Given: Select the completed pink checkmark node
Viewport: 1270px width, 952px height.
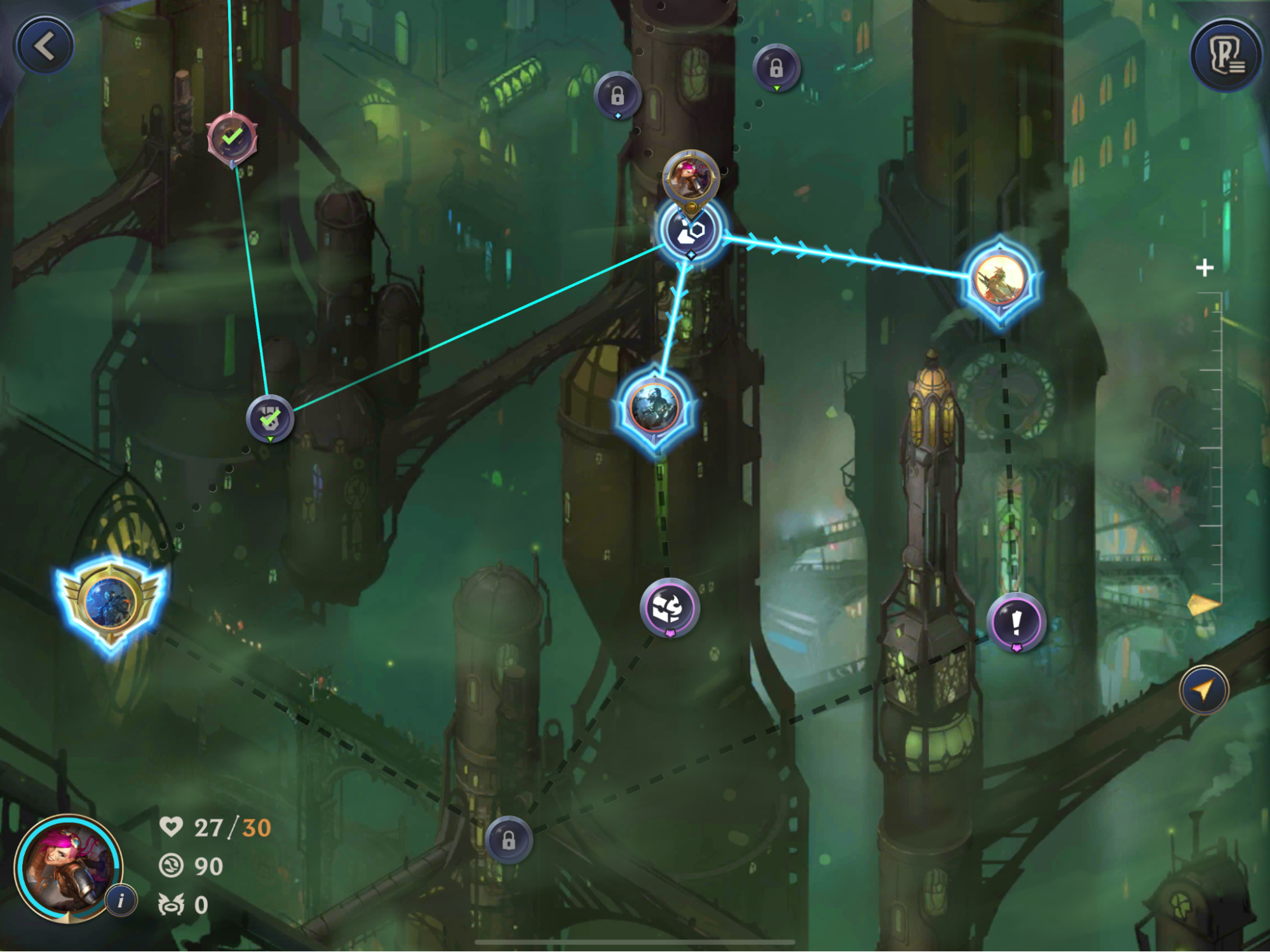Looking at the screenshot, I should (233, 138).
